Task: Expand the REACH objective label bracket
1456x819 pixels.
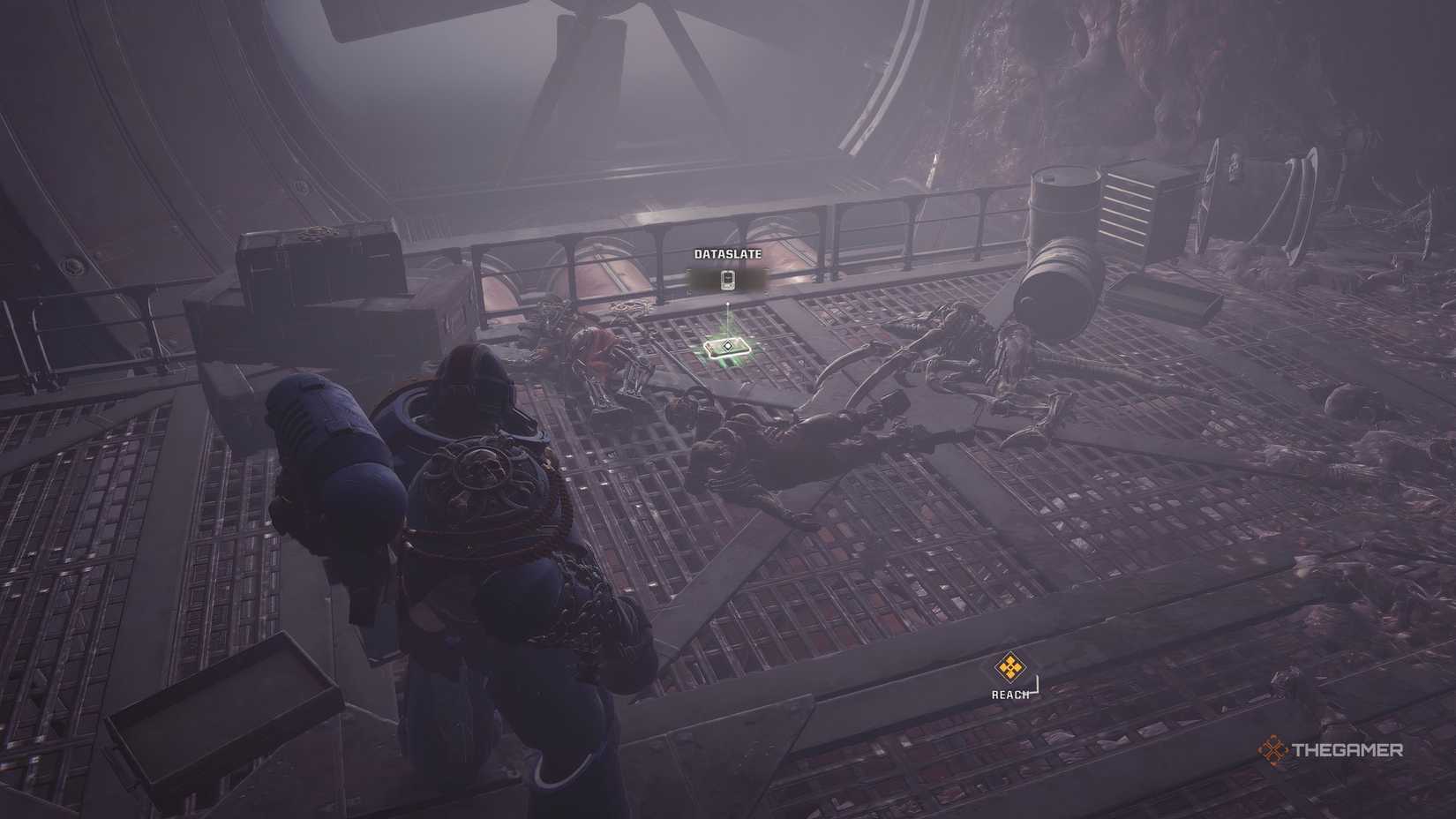Action: pos(1037,687)
